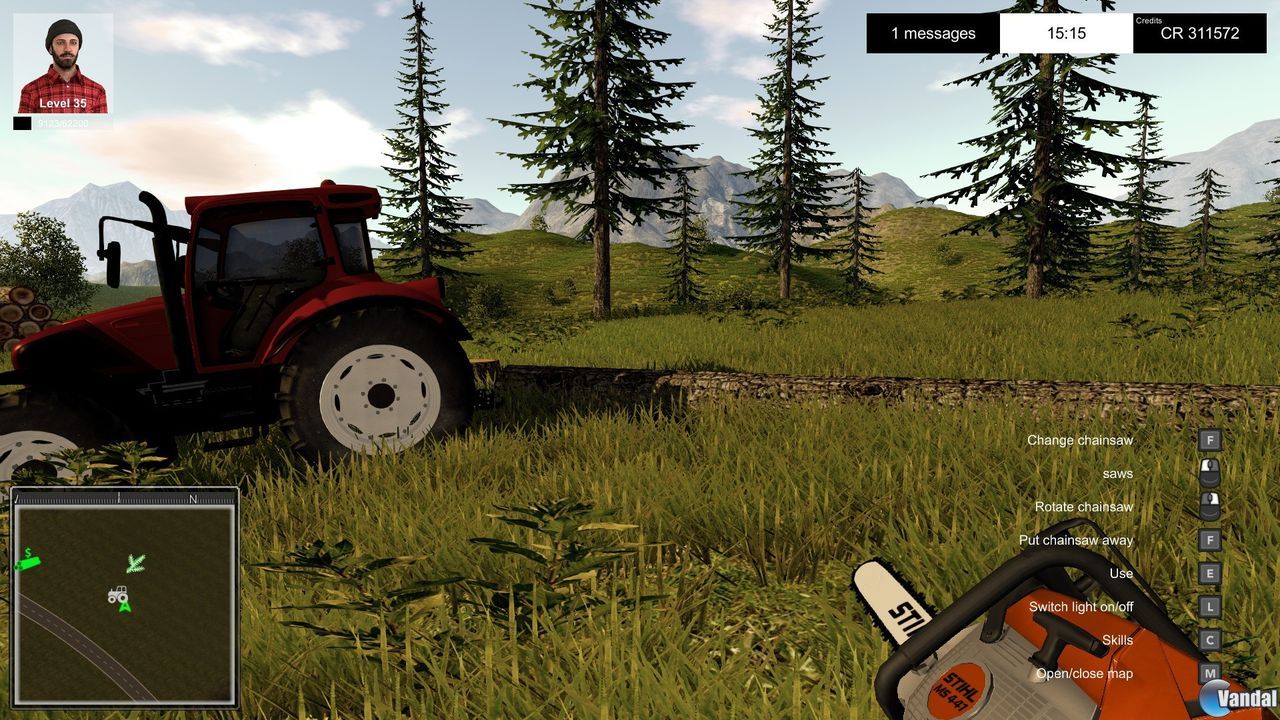
Task: Open the 1 messages panel
Action: tap(931, 33)
